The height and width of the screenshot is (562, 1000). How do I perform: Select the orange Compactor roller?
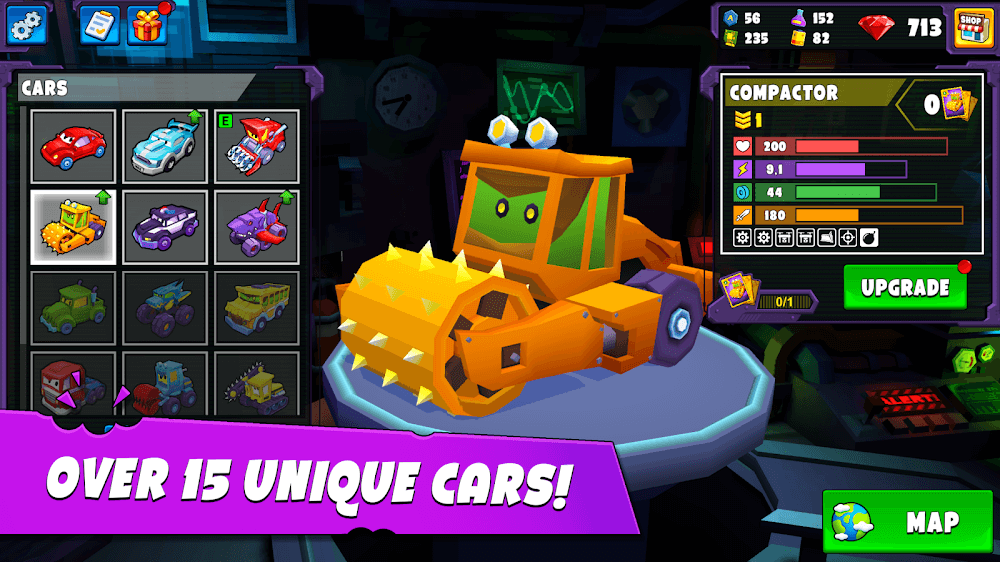(x=73, y=227)
